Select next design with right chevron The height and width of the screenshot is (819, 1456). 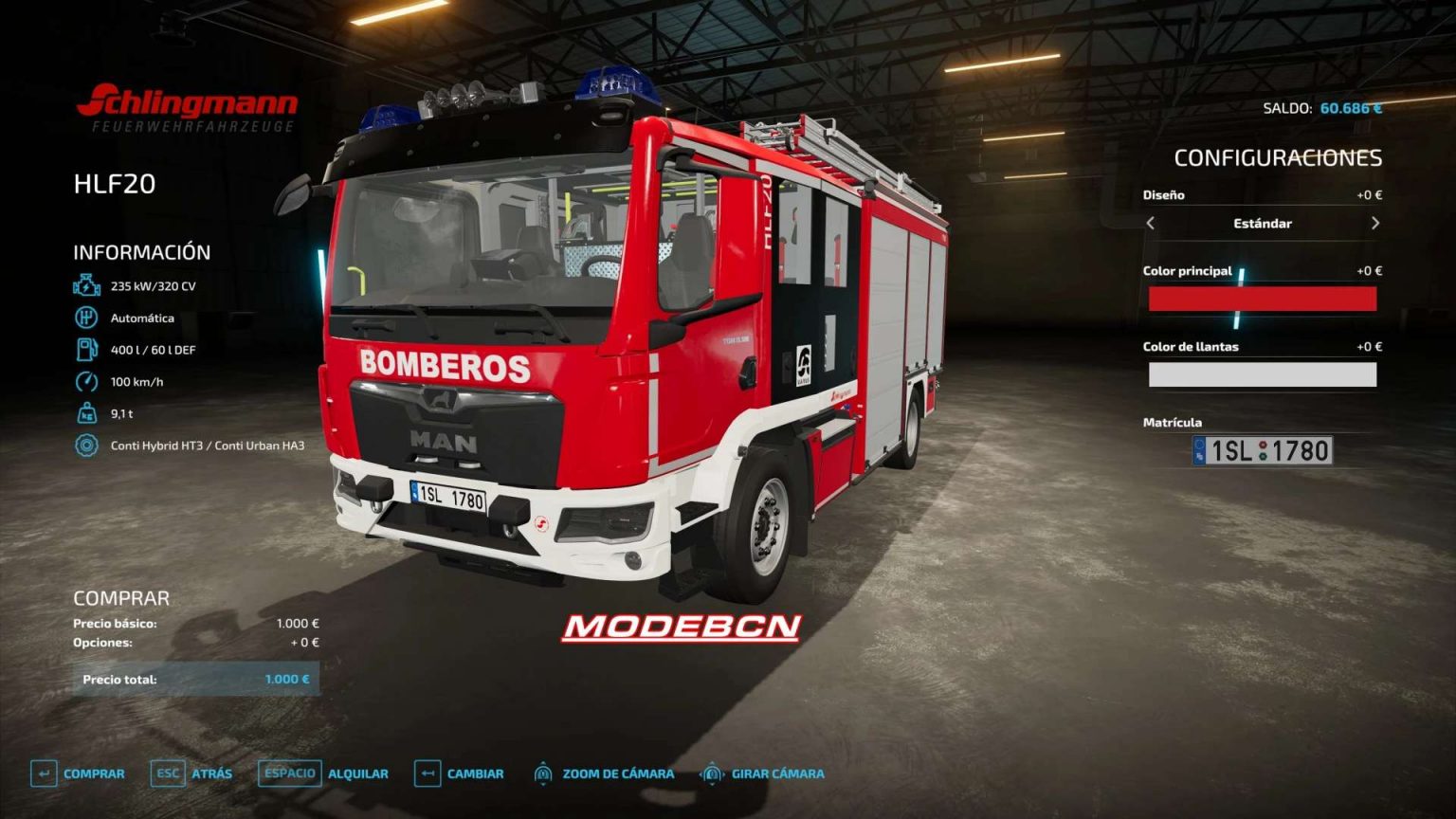pos(1376,224)
